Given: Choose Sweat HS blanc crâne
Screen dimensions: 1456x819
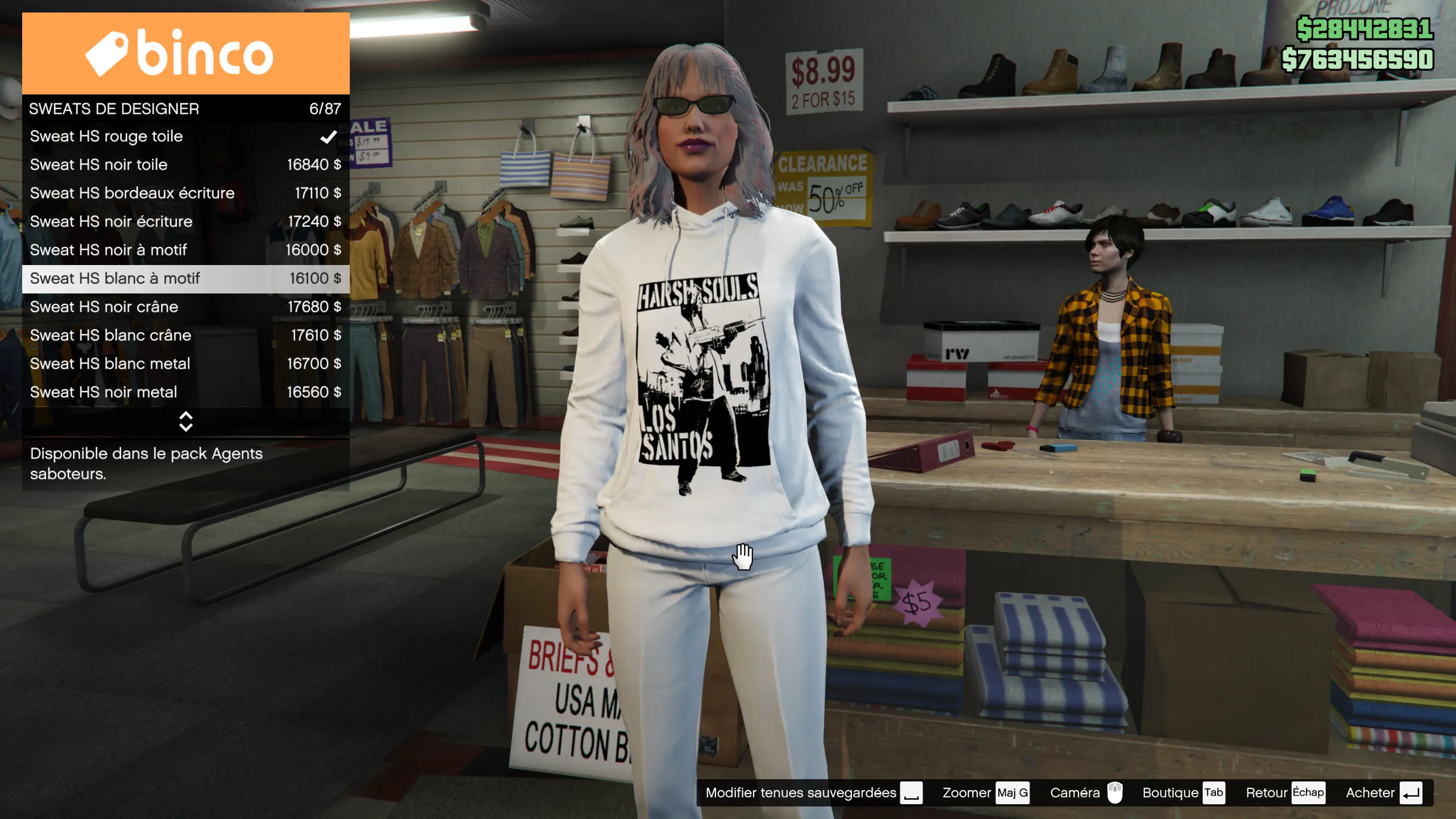Looking at the screenshot, I should (185, 336).
